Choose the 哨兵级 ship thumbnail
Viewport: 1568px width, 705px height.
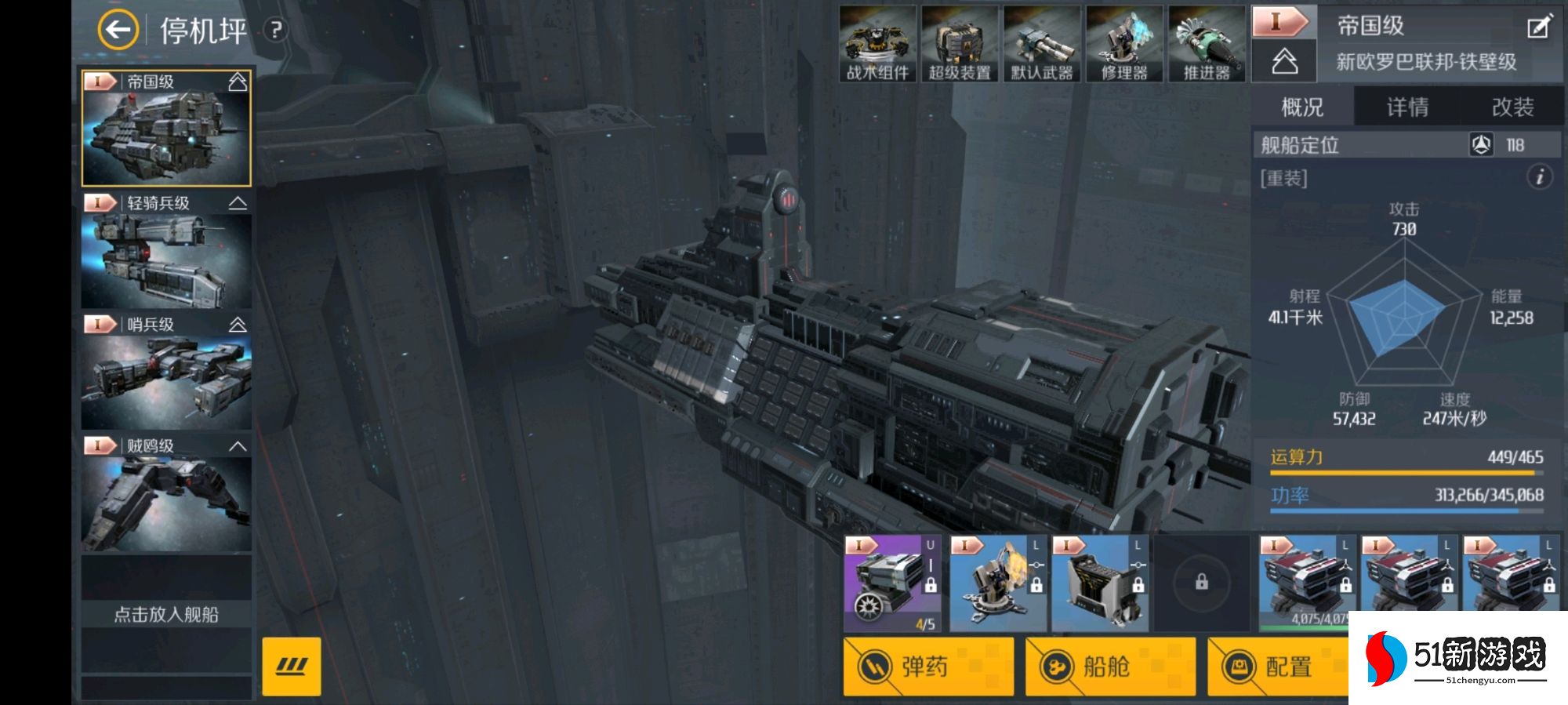(x=166, y=372)
